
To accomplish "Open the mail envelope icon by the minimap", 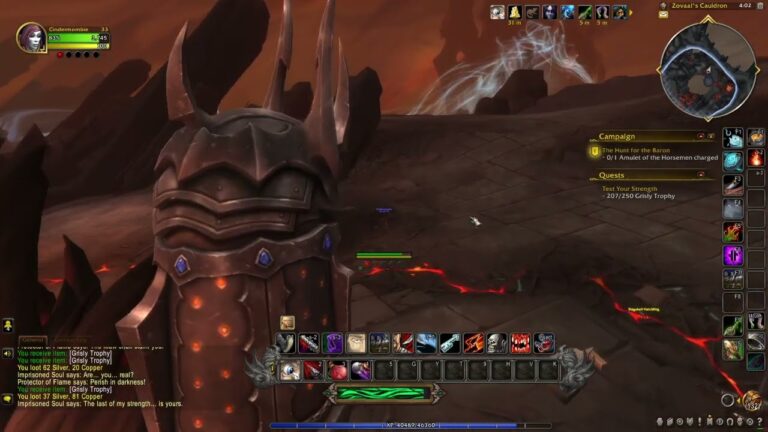I will (x=663, y=15).
